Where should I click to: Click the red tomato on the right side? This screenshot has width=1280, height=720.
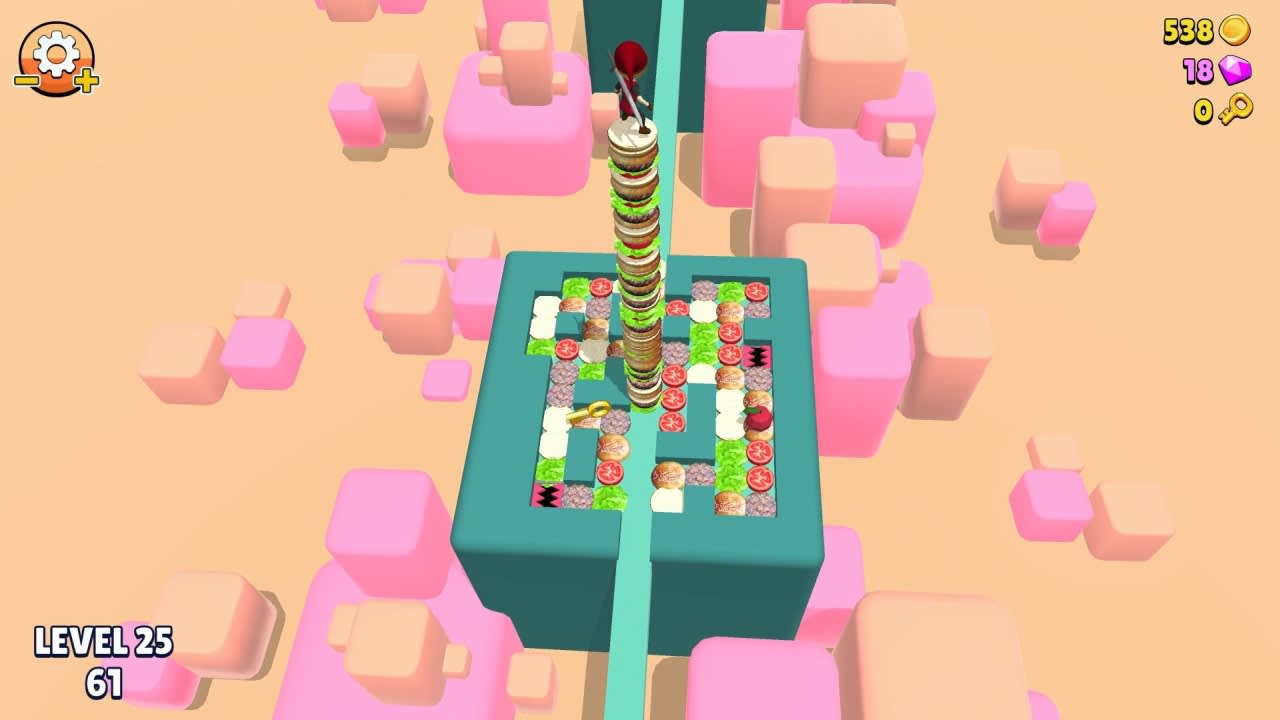(x=758, y=419)
